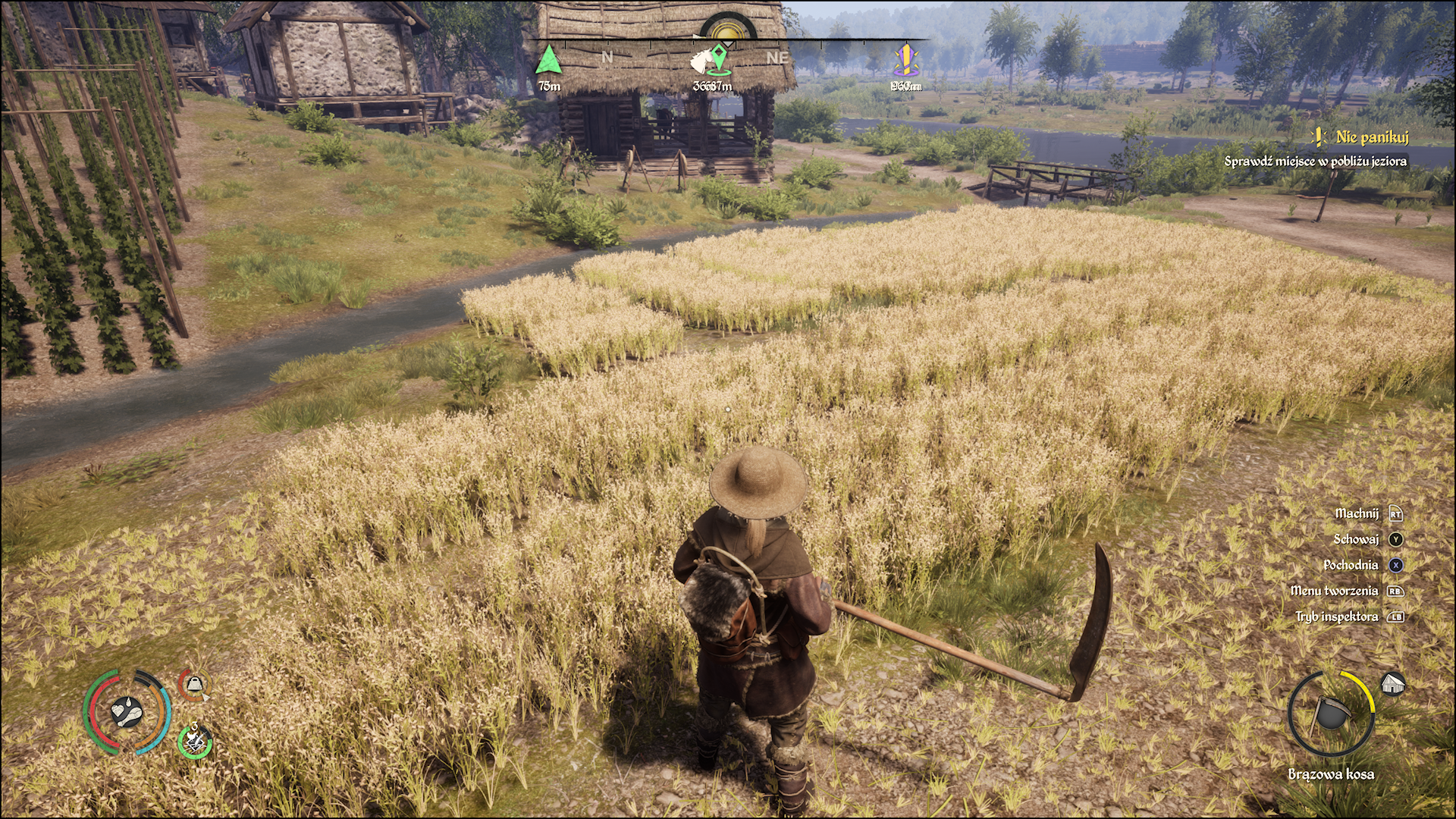Click the chicken status ring icon

pyautogui.click(x=195, y=740)
